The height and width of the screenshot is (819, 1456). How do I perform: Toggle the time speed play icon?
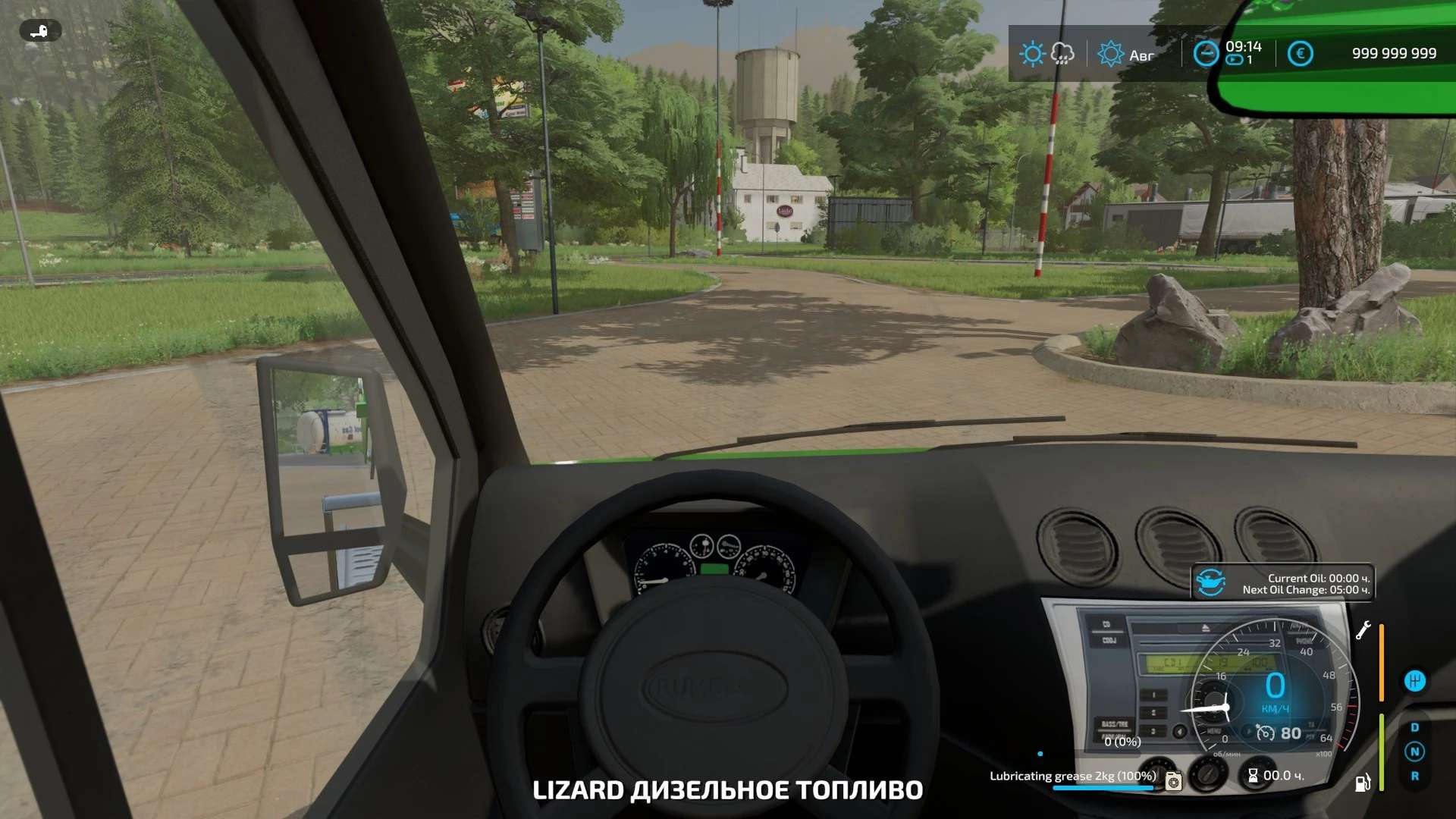pyautogui.click(x=1234, y=60)
